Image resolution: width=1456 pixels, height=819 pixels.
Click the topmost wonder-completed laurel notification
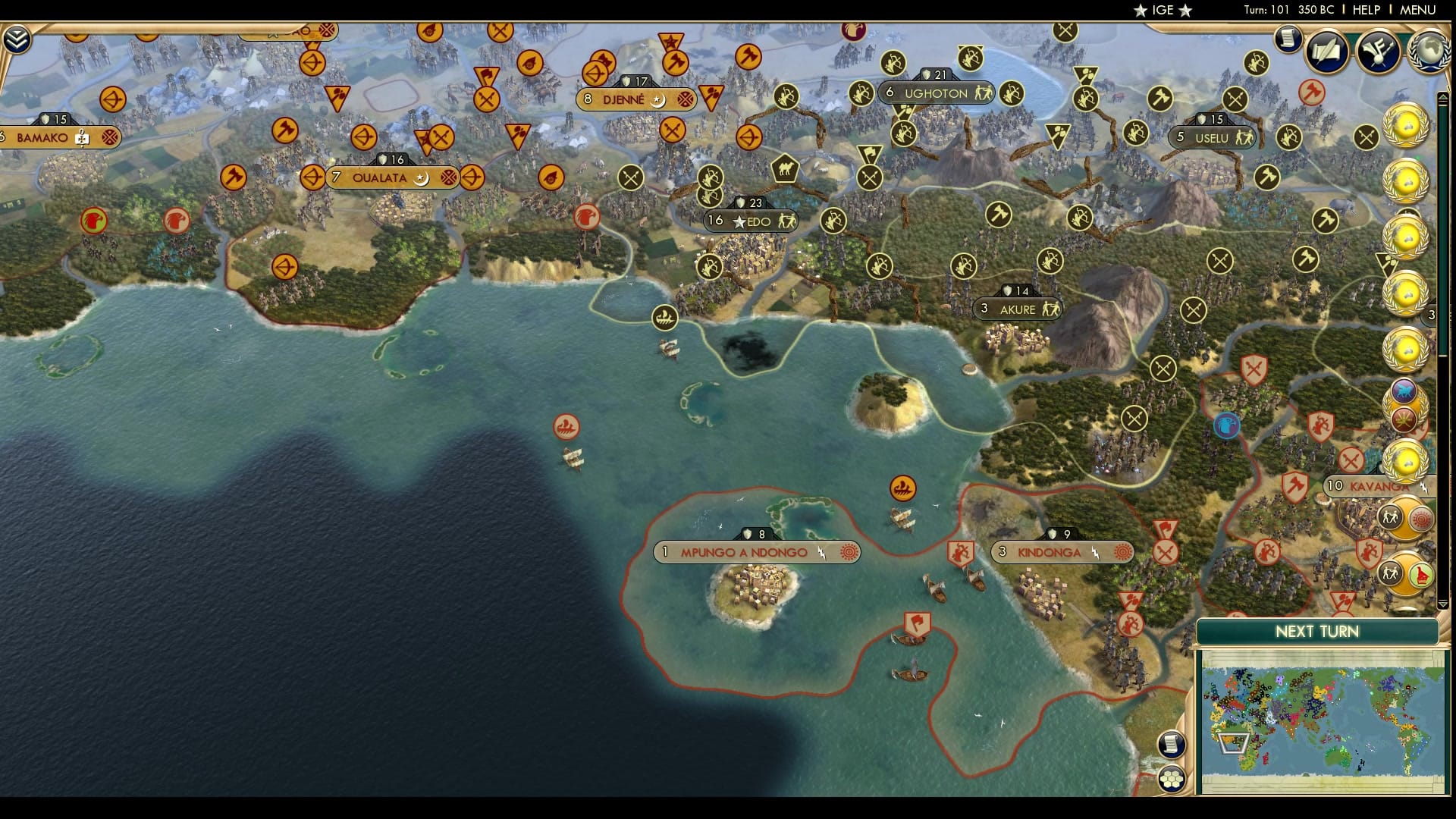pos(1406,127)
